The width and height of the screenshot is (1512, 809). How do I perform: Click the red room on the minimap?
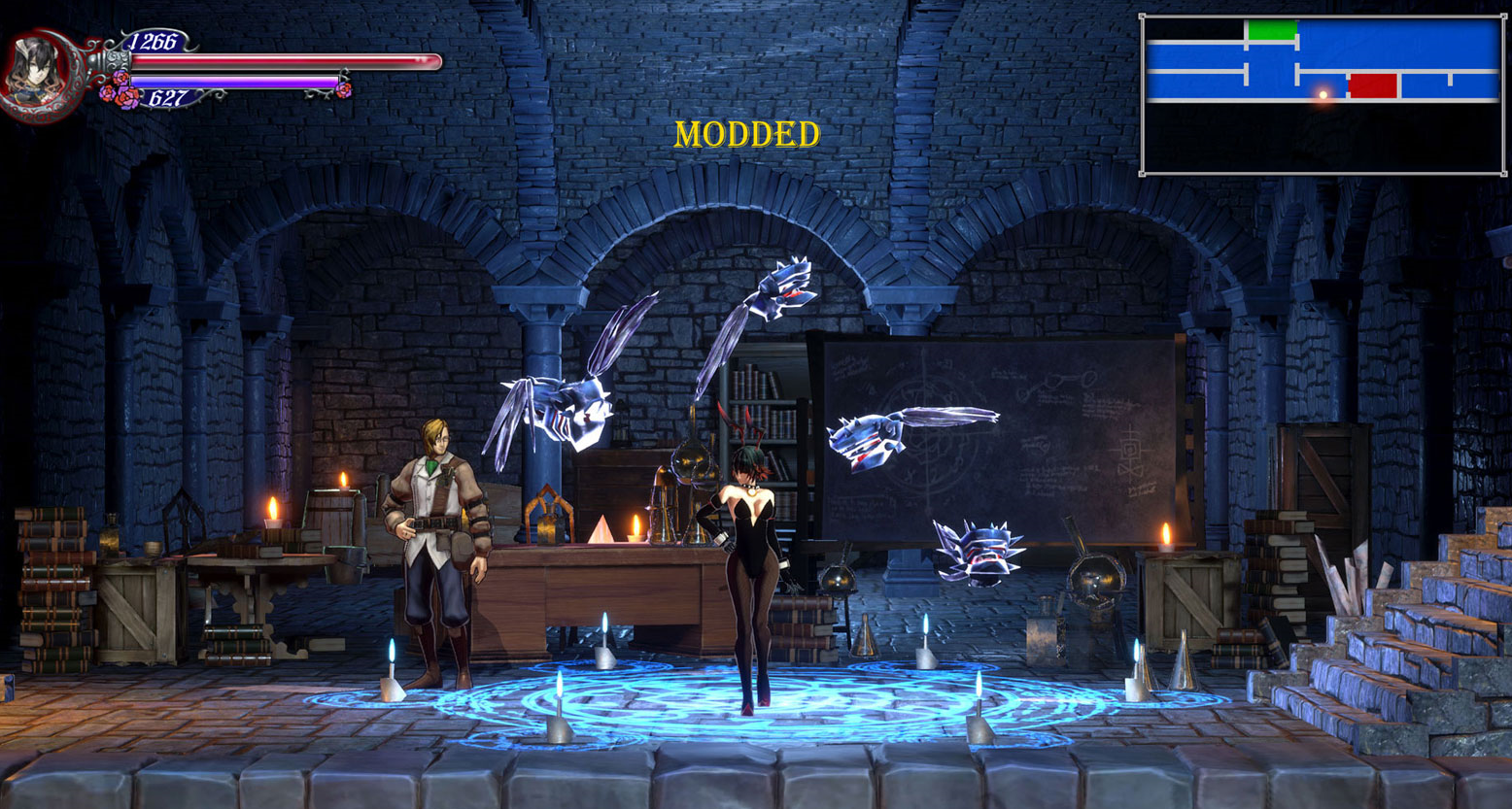(1372, 85)
